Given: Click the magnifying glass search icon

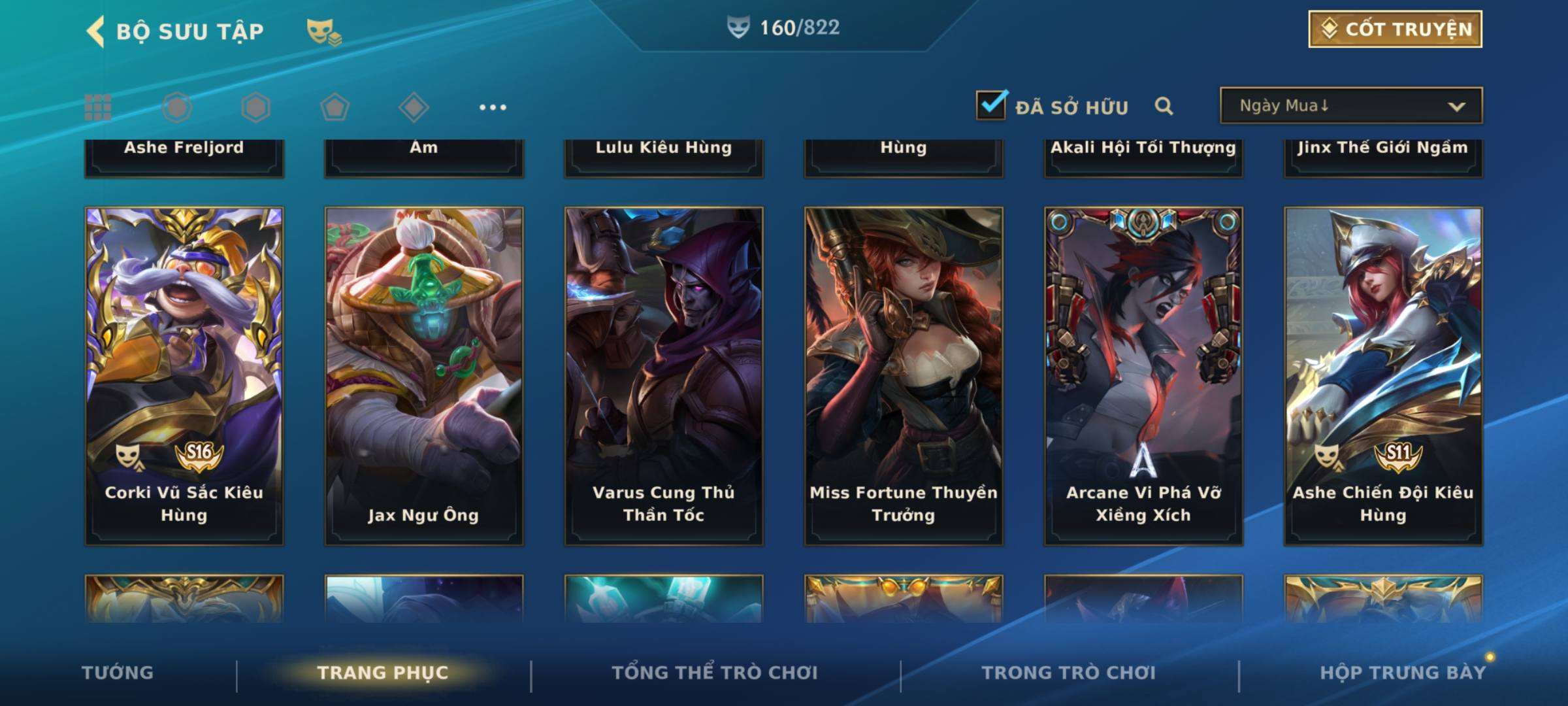Looking at the screenshot, I should (1164, 106).
